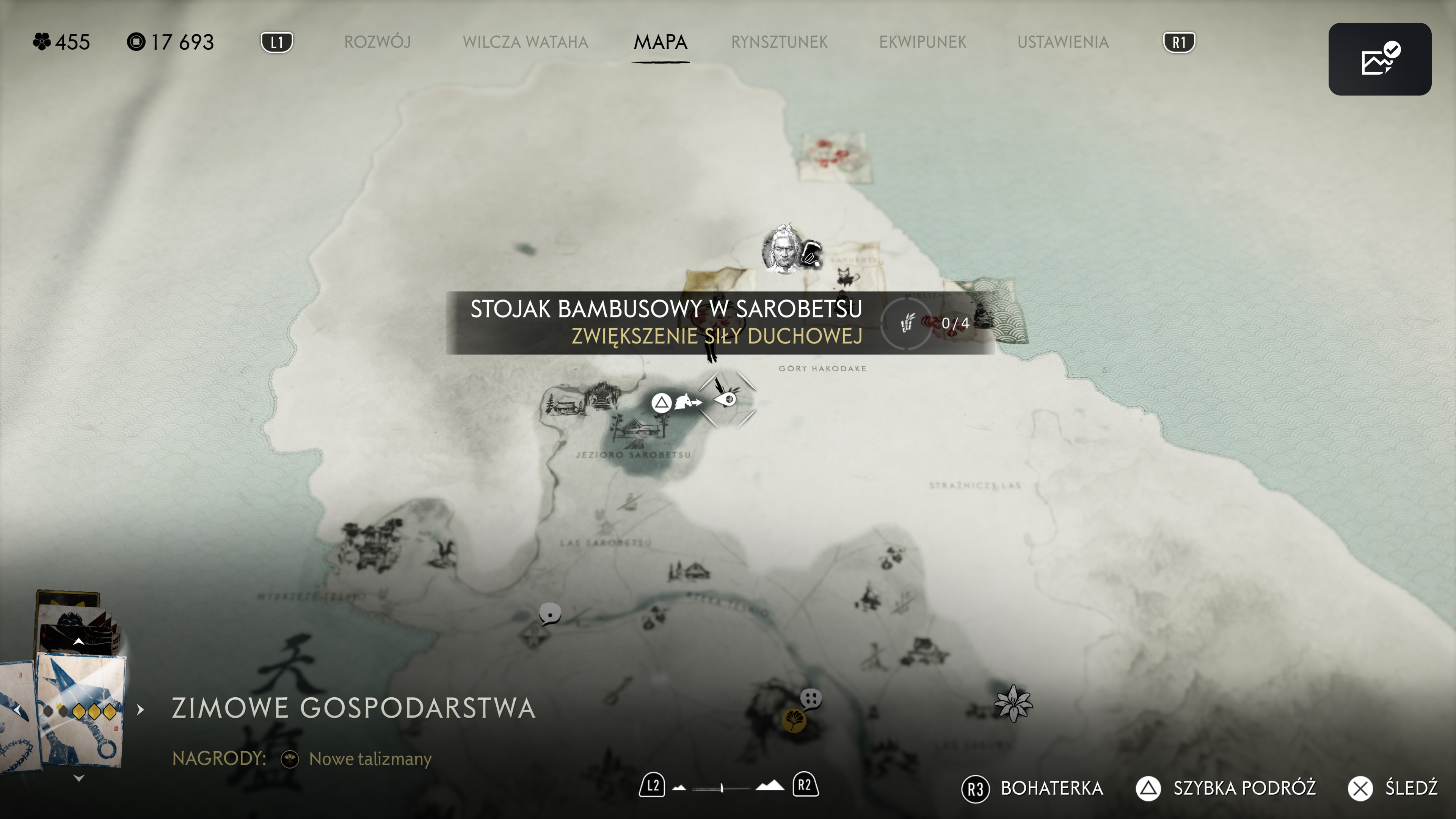Click the golden tree marker on the map
This screenshot has height=819, width=1456.
click(794, 720)
